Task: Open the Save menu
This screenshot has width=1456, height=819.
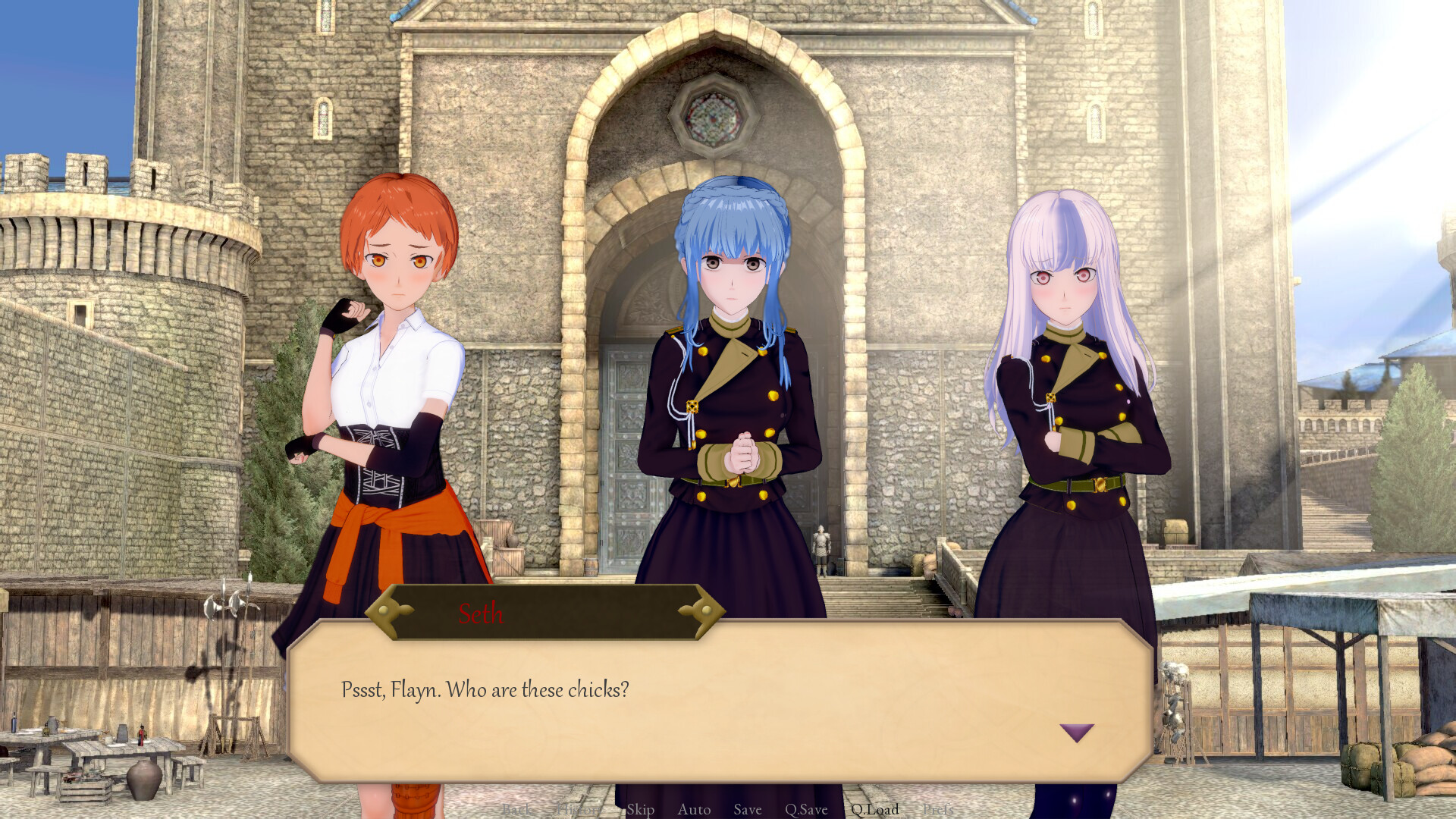Action: 747,810
